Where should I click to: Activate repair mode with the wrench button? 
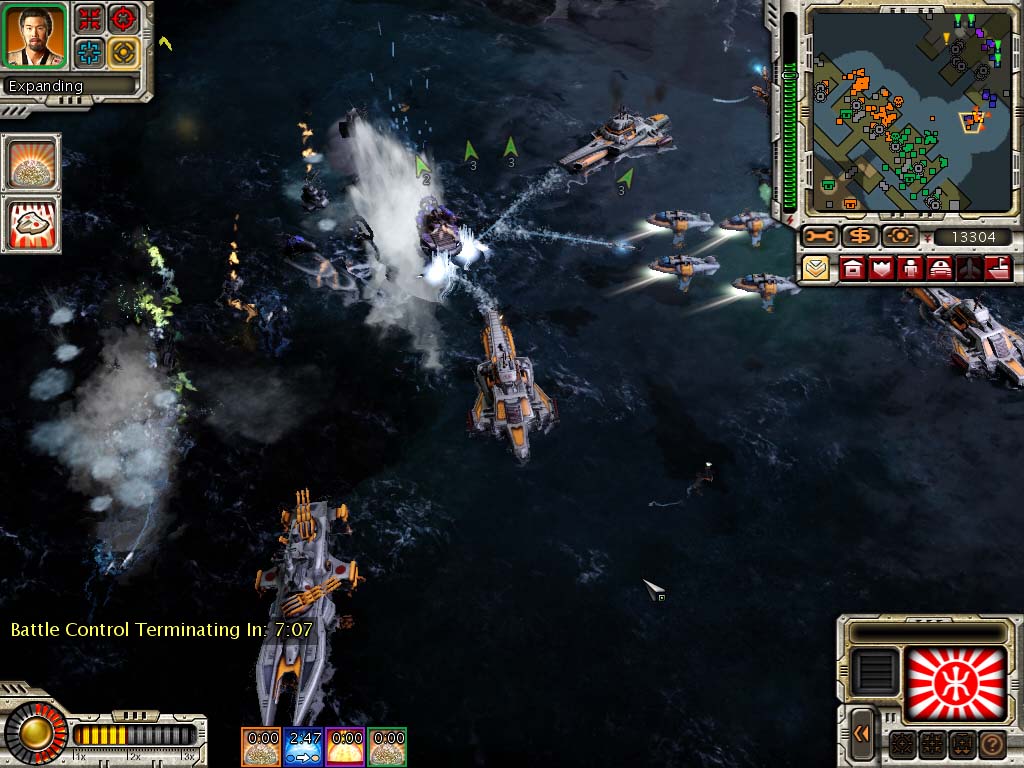click(820, 237)
